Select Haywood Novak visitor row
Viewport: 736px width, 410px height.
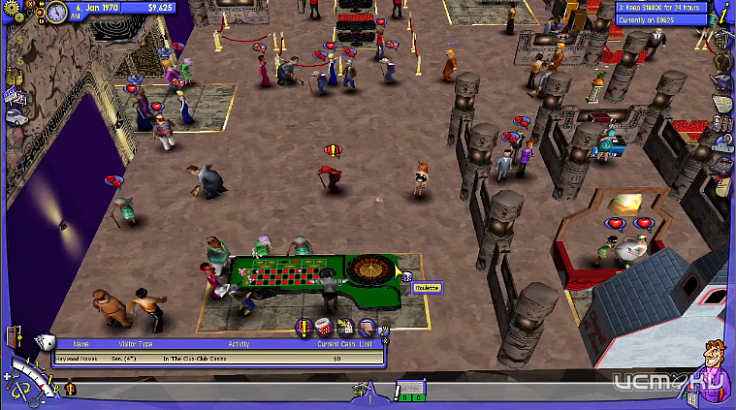click(200, 357)
